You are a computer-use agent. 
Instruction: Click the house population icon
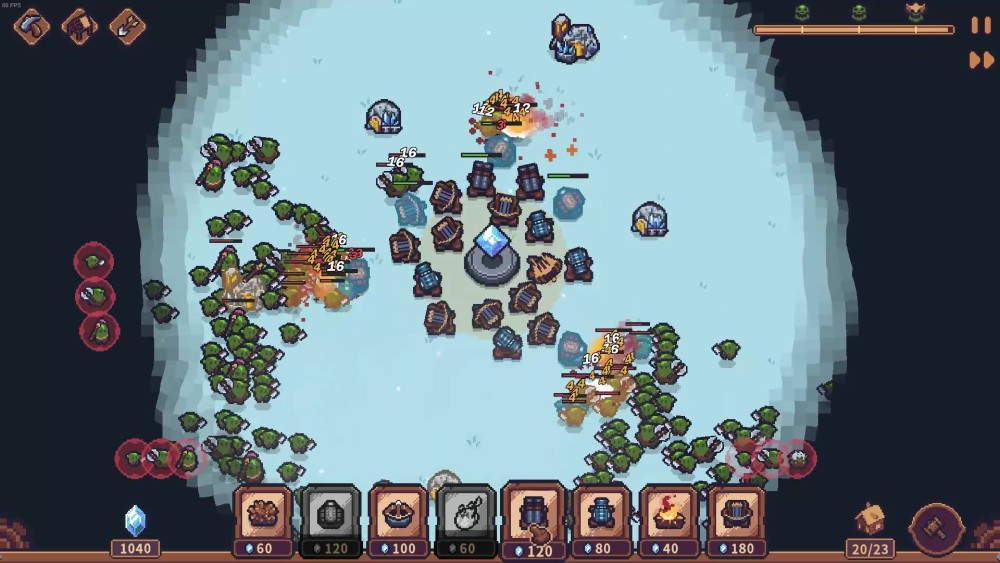(x=870, y=518)
